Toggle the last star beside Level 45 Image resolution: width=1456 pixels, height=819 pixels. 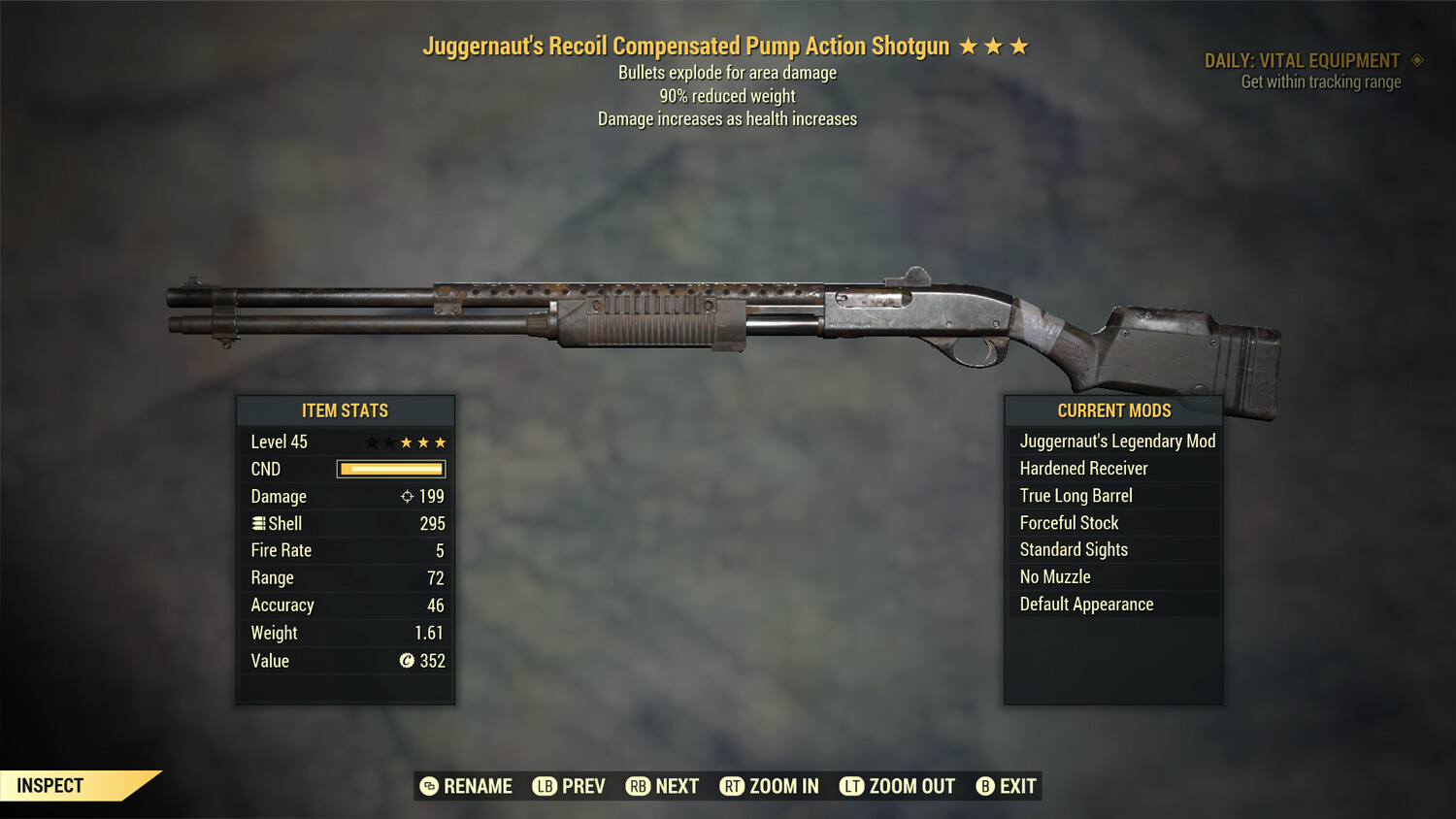[x=440, y=442]
